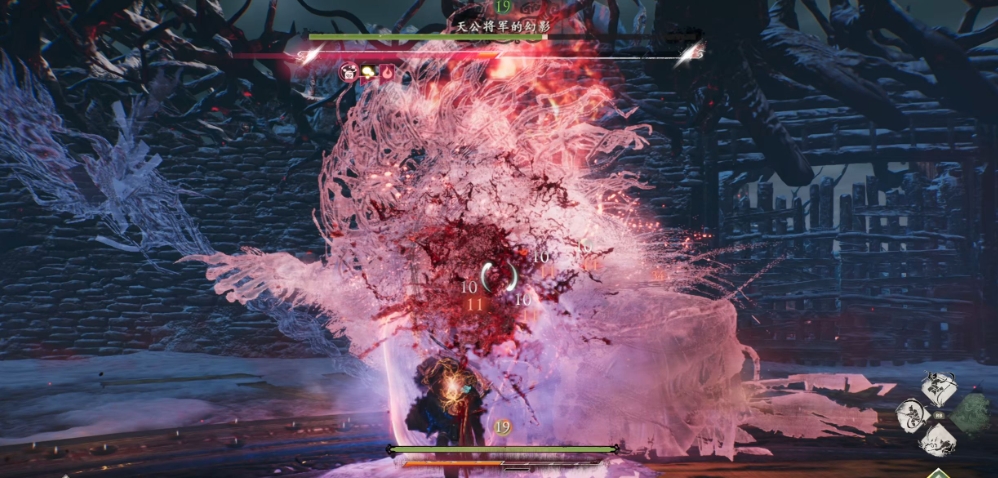Inspect the boss's flame status icon
This screenshot has width=998, height=478.
(x=386, y=72)
